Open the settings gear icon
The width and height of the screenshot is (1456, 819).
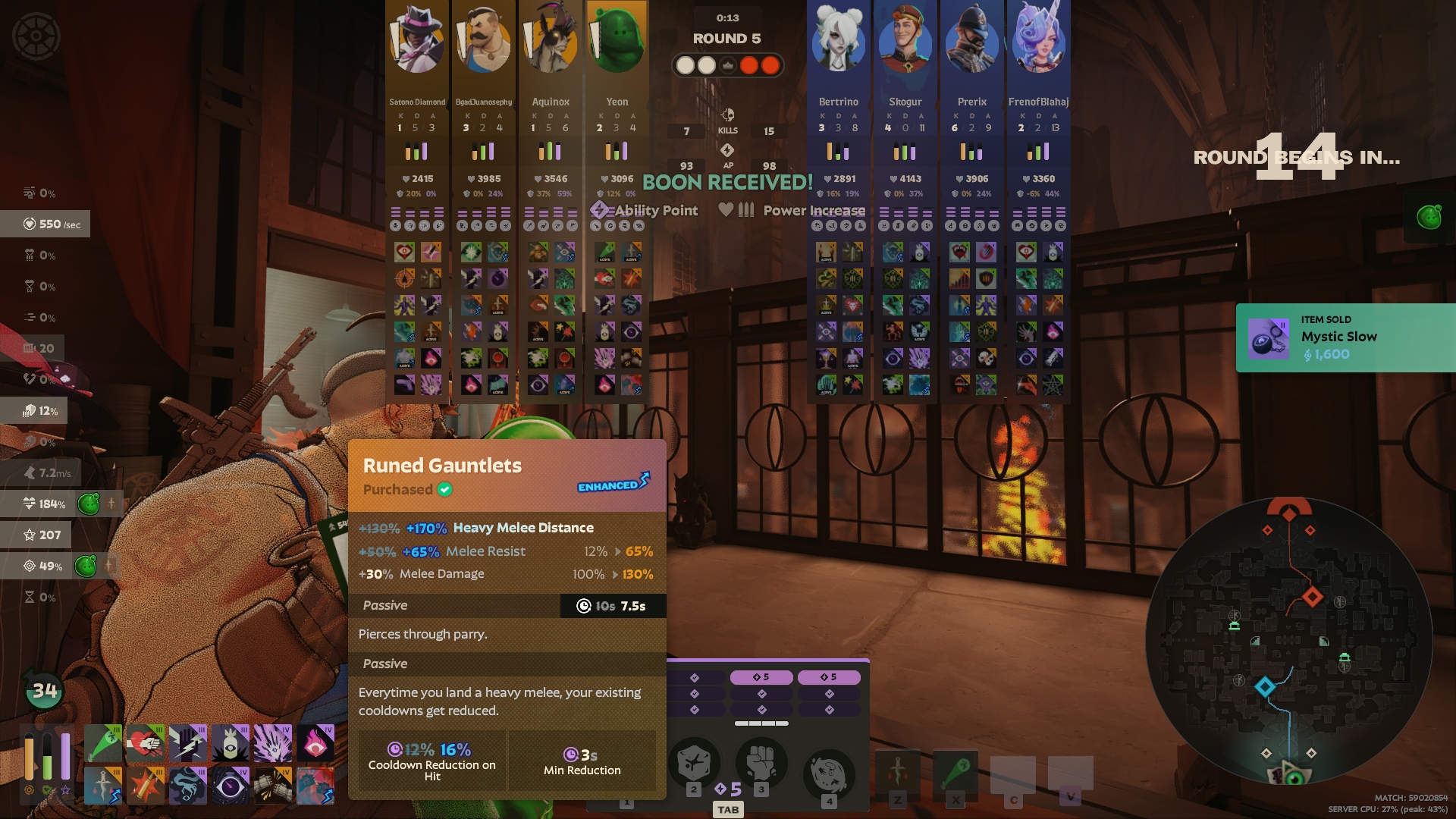click(x=36, y=36)
